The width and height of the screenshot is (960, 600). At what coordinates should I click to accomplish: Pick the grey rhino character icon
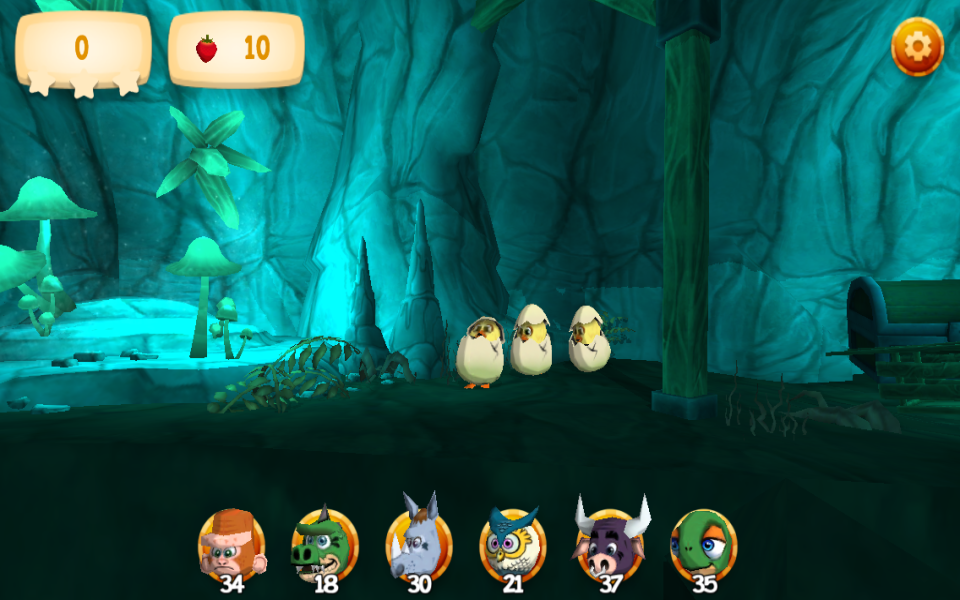(418, 545)
